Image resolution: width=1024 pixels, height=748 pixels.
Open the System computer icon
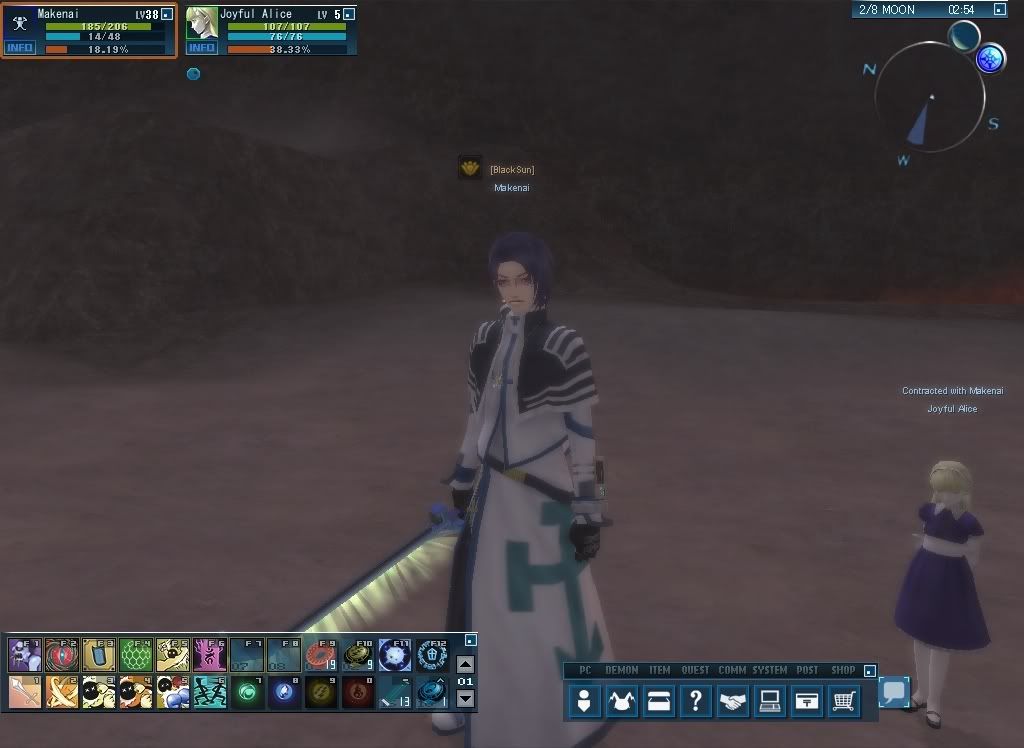pos(769,702)
